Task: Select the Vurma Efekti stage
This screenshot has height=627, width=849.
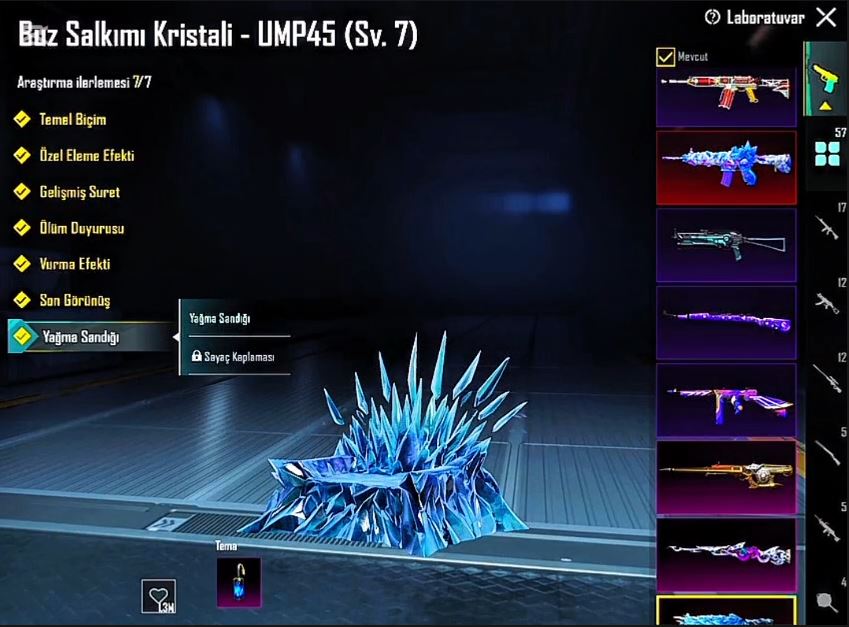Action: click(73, 264)
